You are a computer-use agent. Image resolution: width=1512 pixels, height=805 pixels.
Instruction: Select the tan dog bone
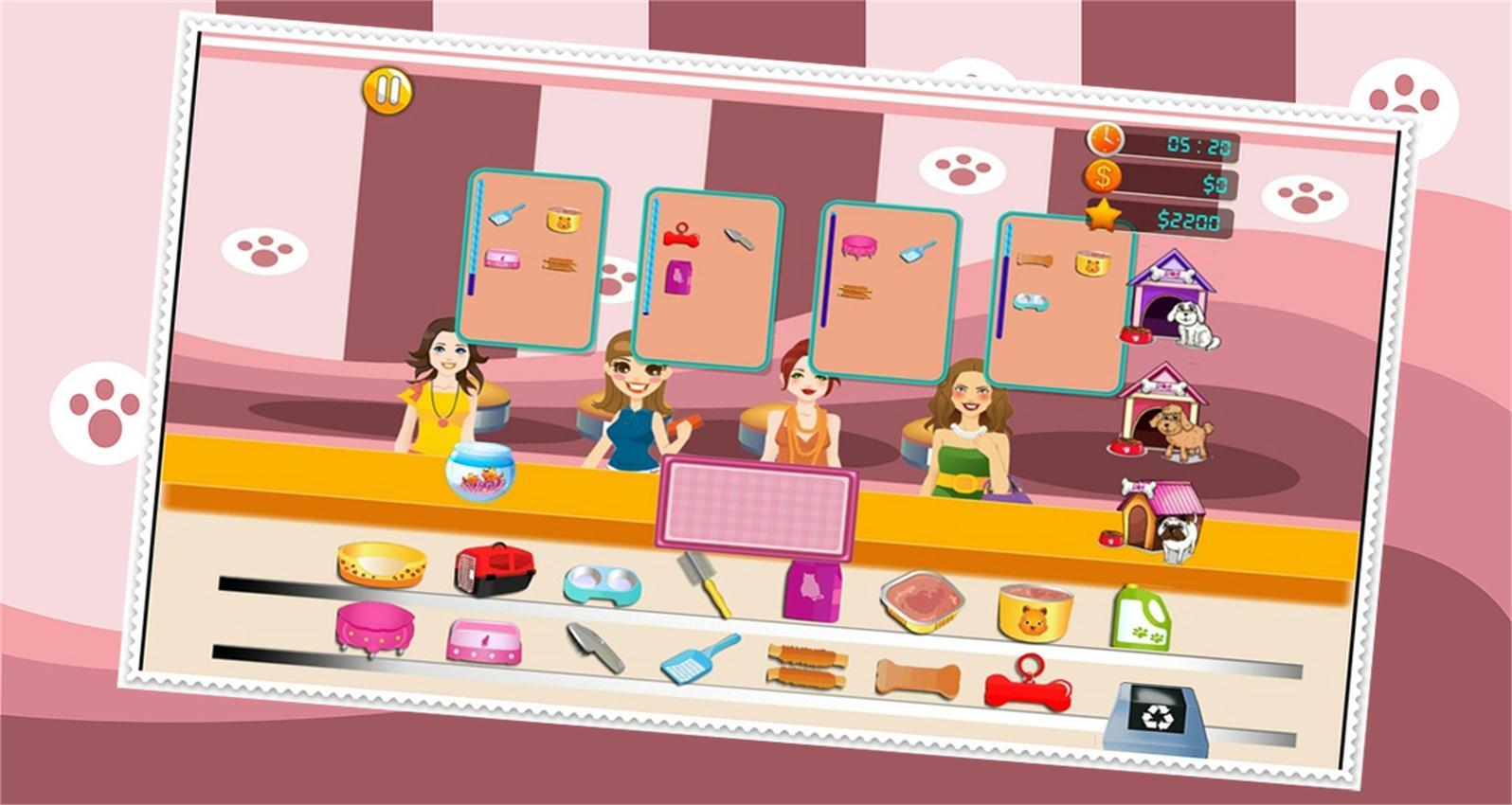915,677
